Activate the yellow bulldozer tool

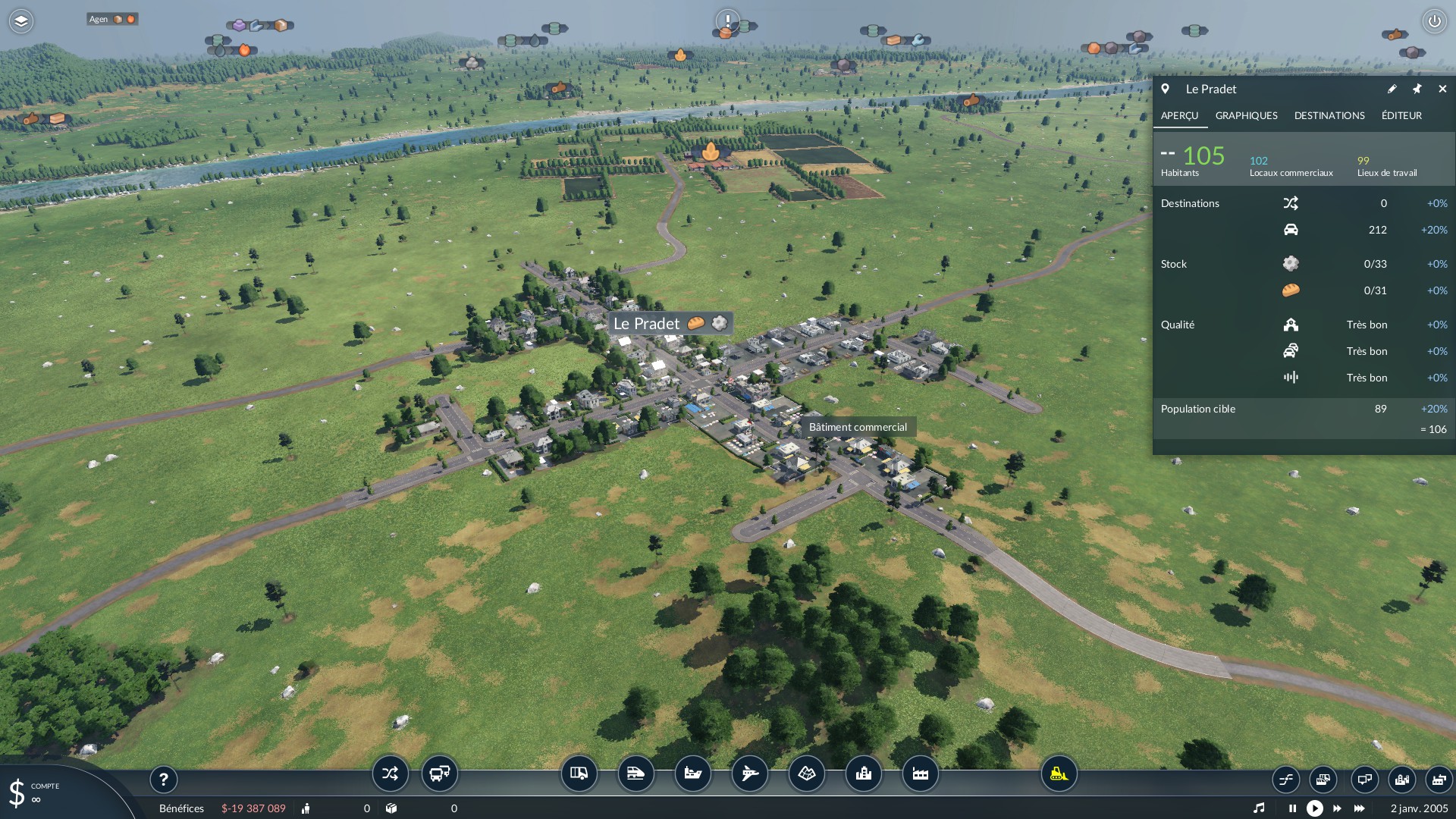[1058, 773]
